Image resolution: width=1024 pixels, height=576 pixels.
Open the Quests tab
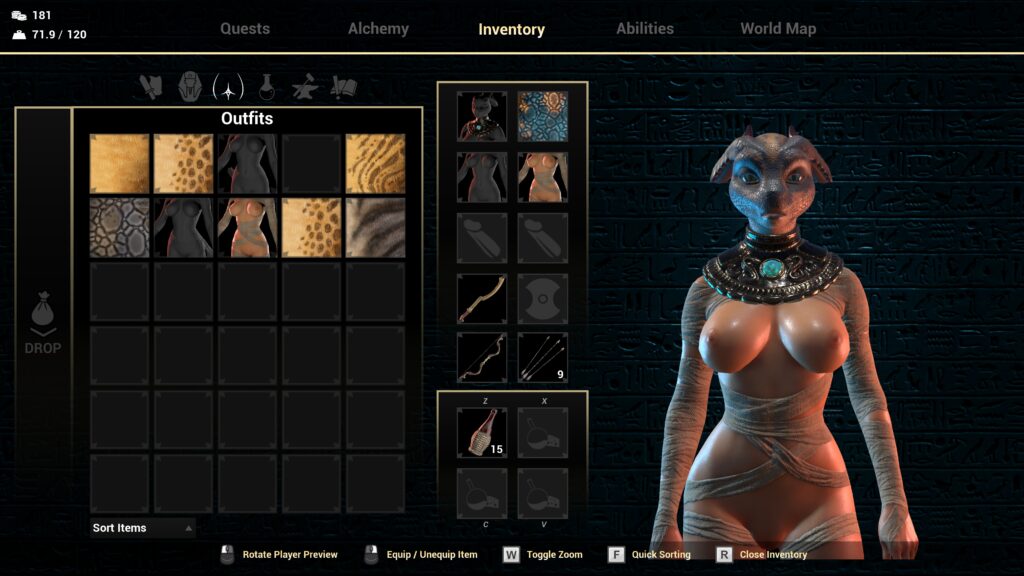click(x=245, y=29)
